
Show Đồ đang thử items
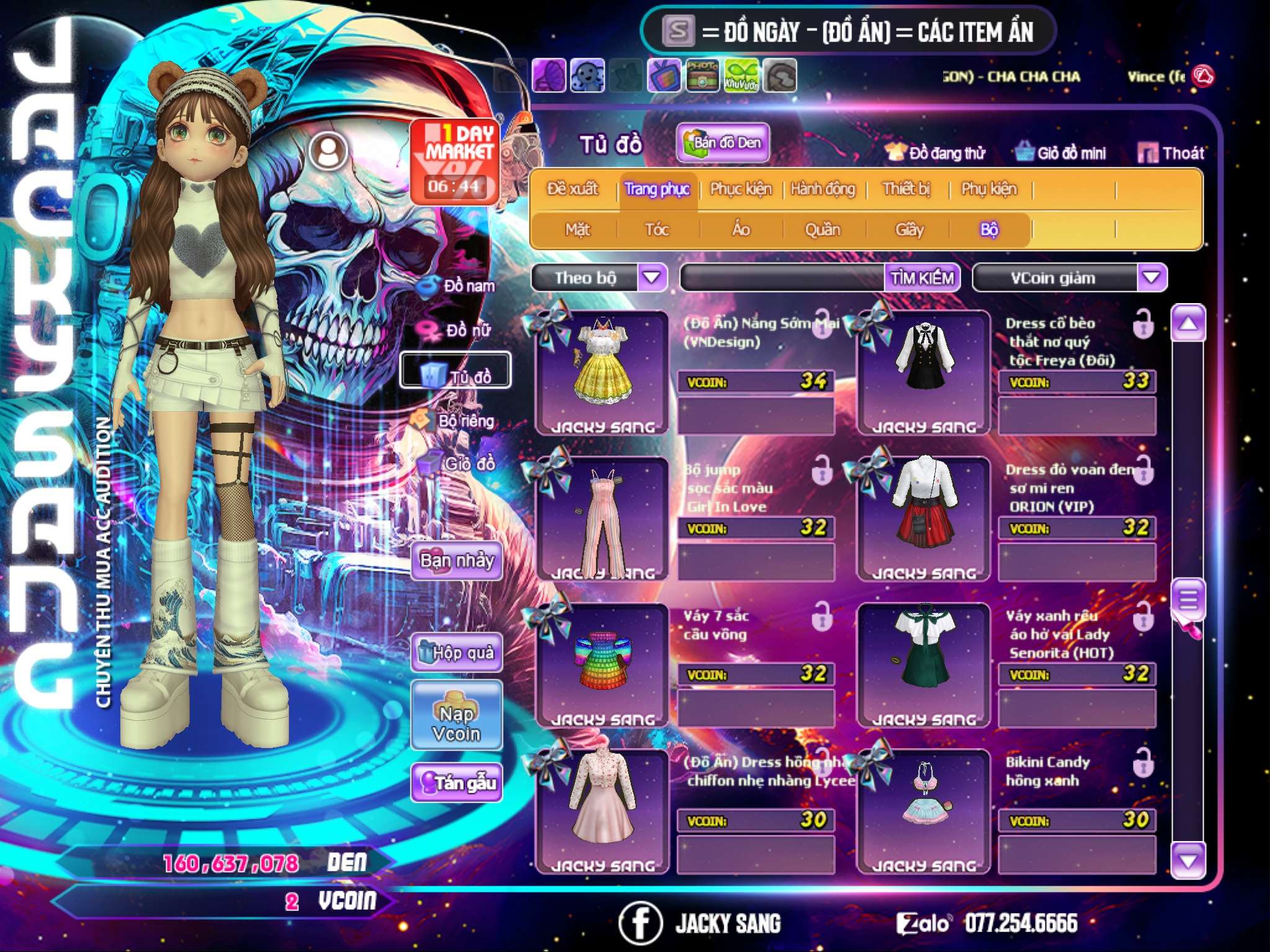pyautogui.click(x=935, y=152)
